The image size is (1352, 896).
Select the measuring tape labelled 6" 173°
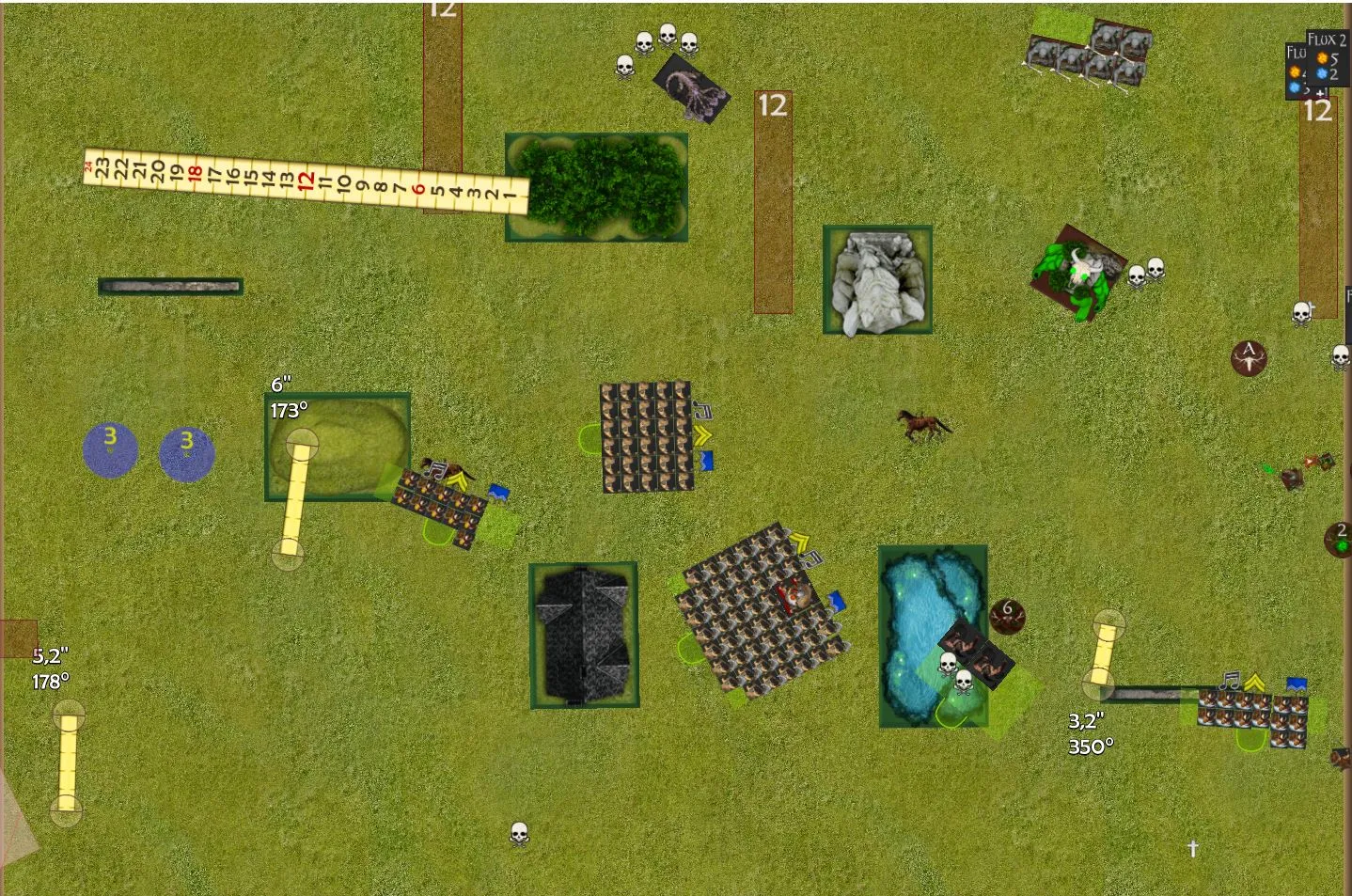click(295, 498)
